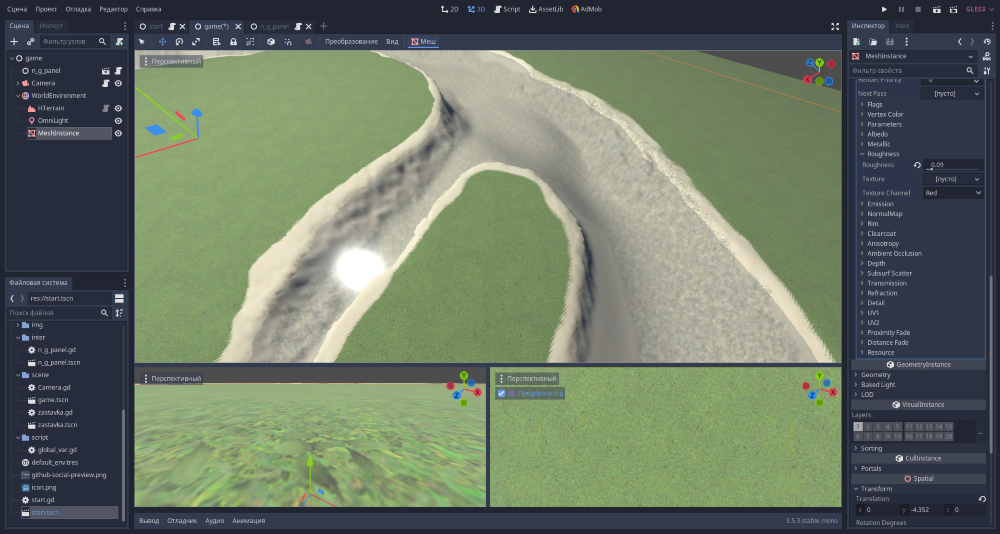This screenshot has height=534, width=1000.
Task: Open the Script workspace
Action: 507,9
